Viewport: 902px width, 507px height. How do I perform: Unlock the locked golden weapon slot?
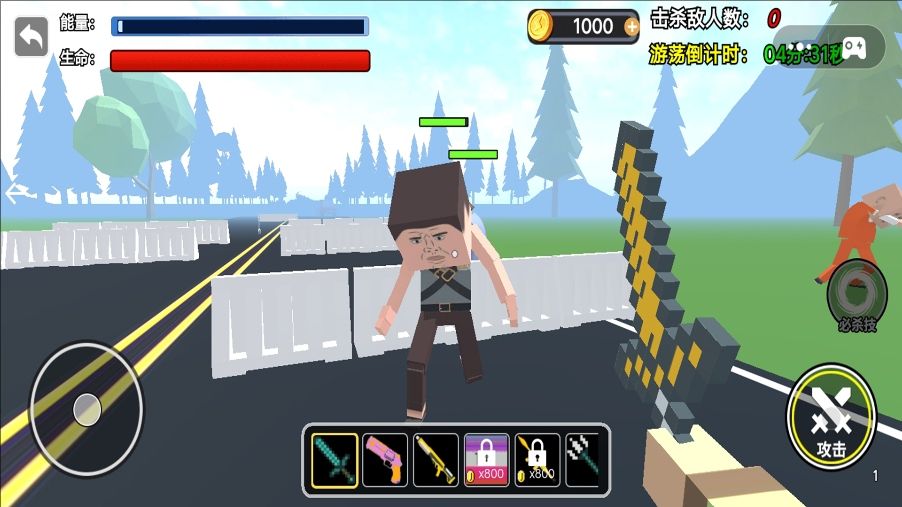[x=537, y=460]
